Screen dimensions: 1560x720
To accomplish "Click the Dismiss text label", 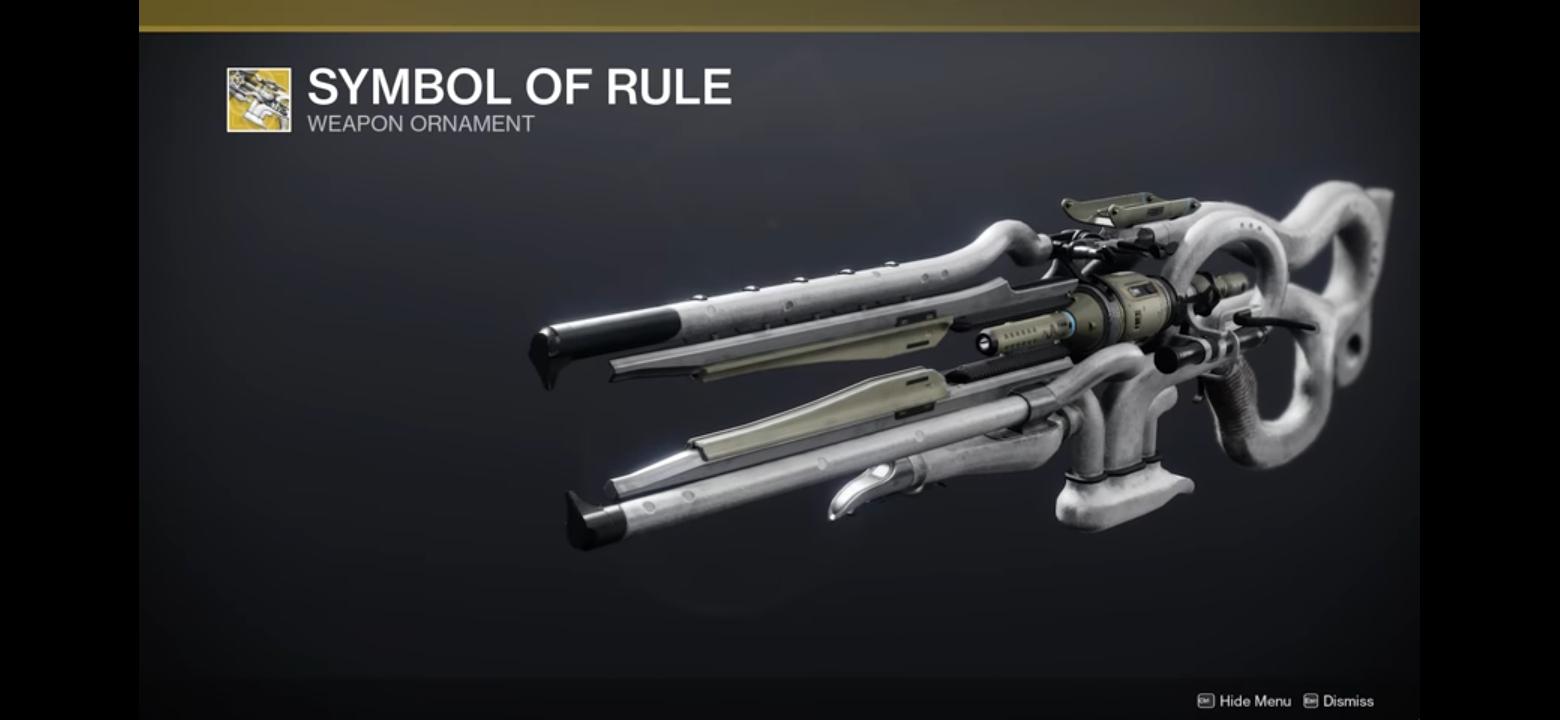I will [x=1348, y=700].
